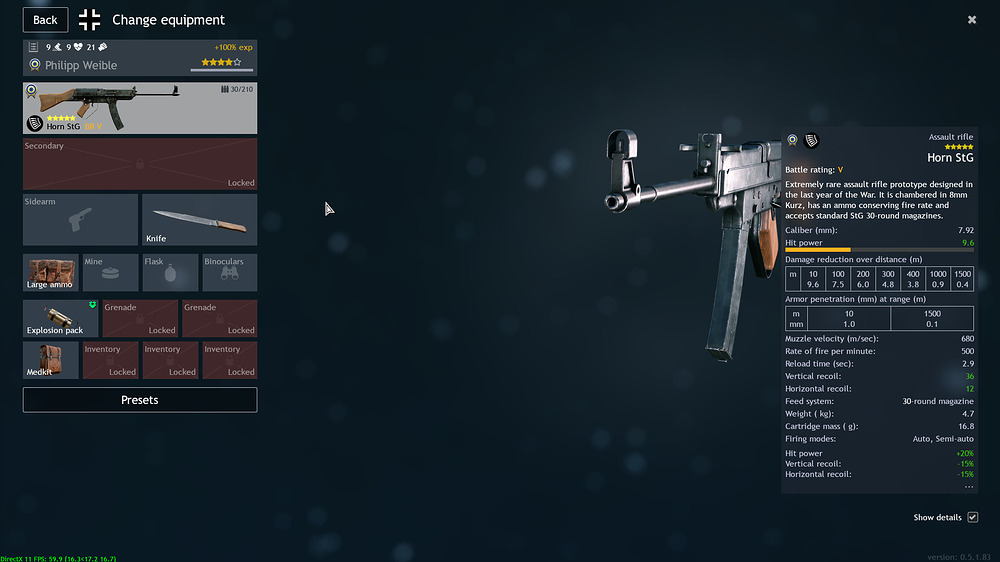This screenshot has height=562, width=1000.
Task: Choose the Large ammo pouch slot
Action: pyautogui.click(x=51, y=273)
